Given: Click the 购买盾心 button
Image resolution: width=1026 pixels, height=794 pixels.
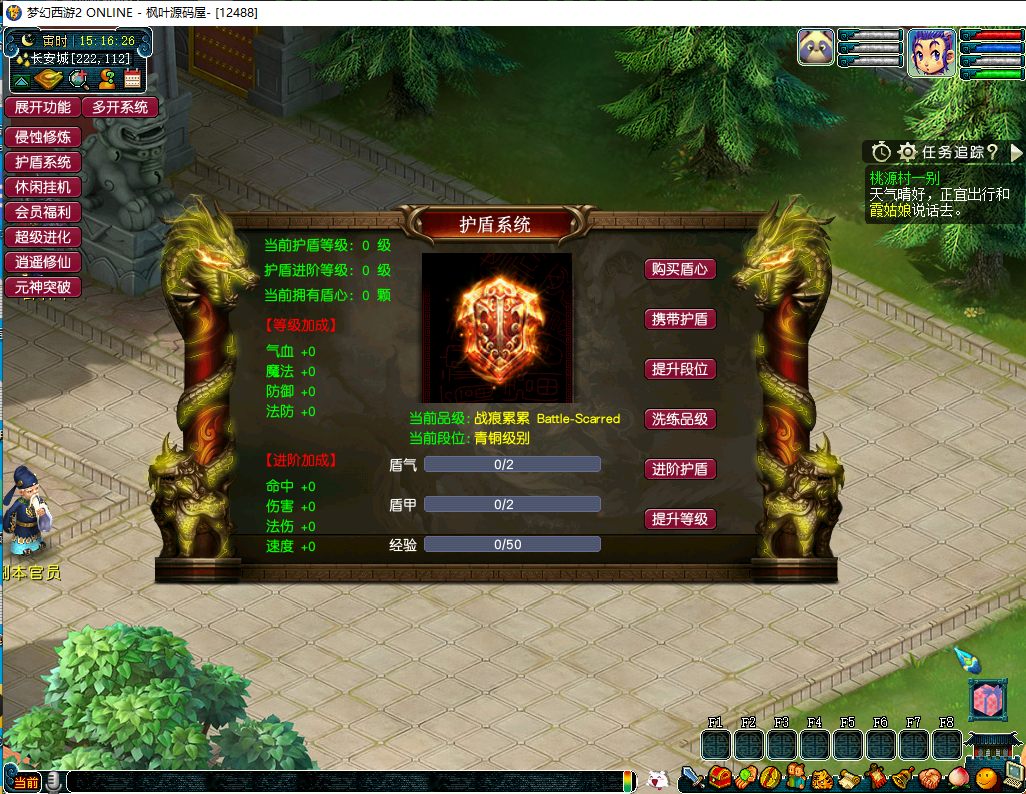Looking at the screenshot, I should (x=680, y=269).
